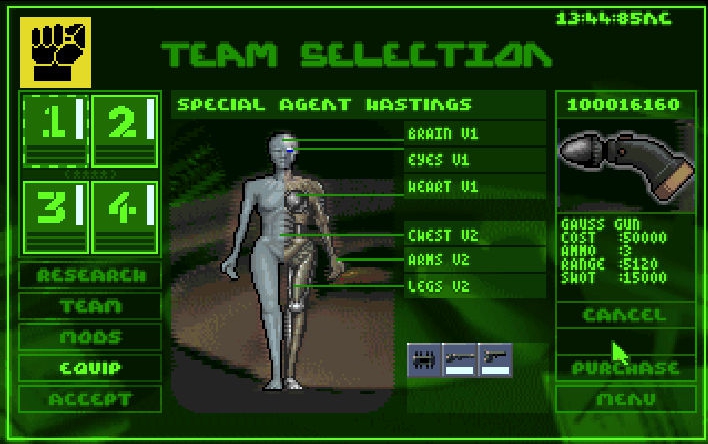Select the long-barreled gun inventory slot
This screenshot has width=708, height=444.
coord(460,359)
